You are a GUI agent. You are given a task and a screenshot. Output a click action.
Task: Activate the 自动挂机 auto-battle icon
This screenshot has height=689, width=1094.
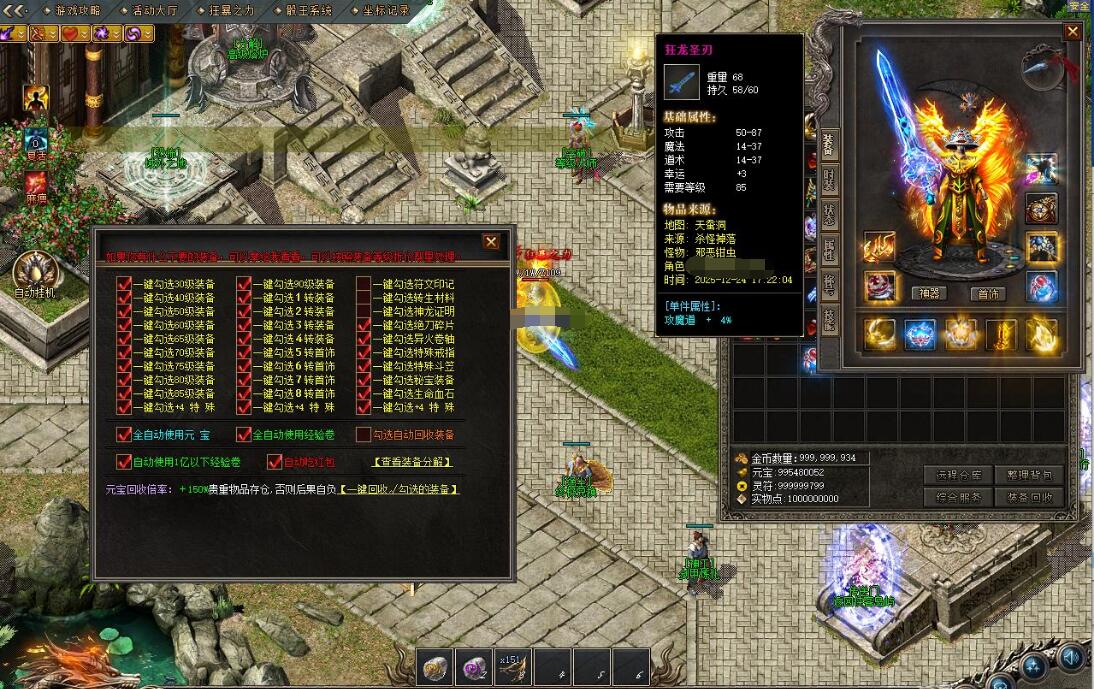coord(32,275)
